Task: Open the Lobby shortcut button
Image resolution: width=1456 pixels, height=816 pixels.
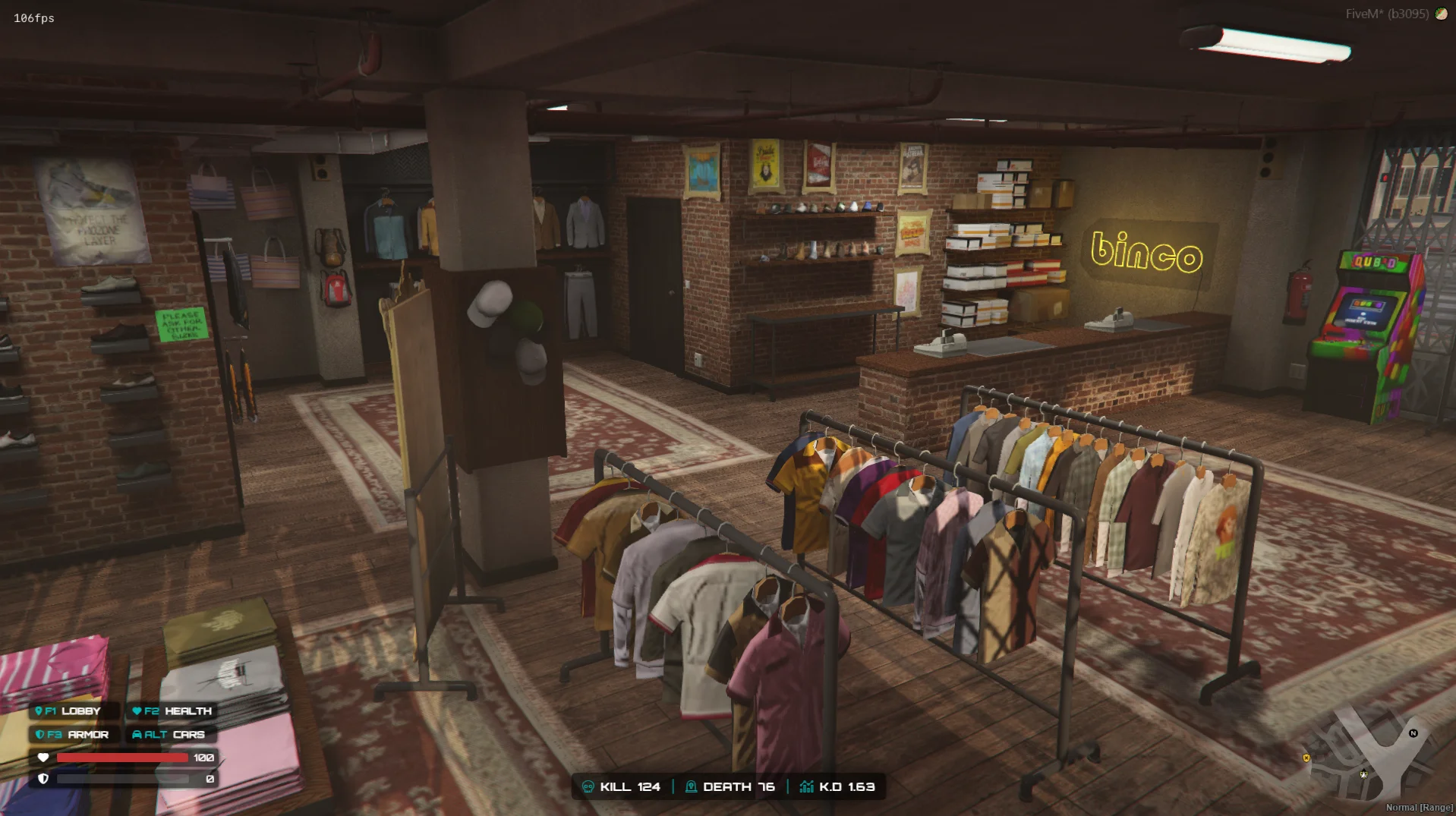Action: (x=73, y=711)
